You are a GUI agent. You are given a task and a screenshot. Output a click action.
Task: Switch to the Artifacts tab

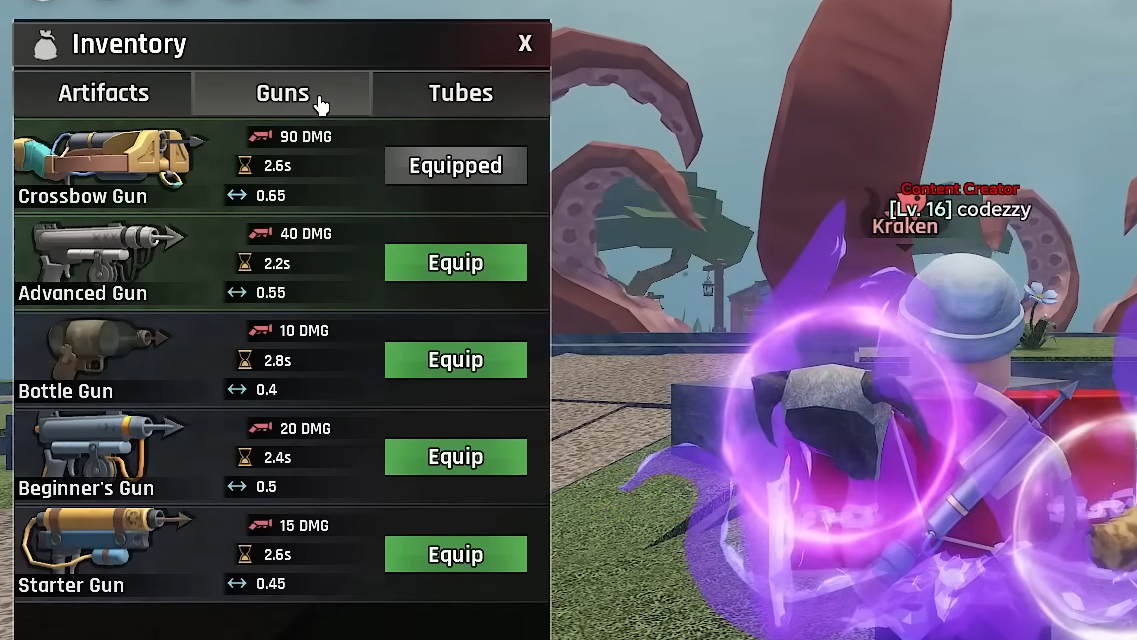point(103,93)
